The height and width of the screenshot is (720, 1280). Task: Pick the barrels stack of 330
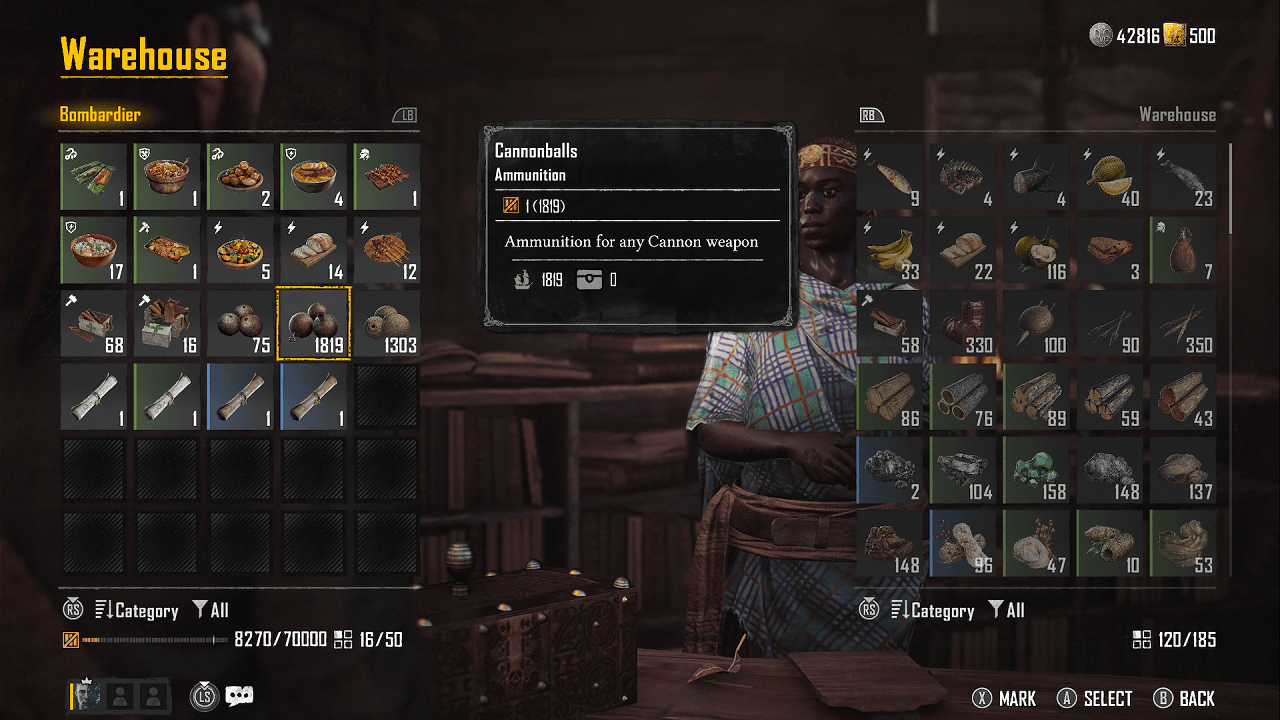(964, 323)
